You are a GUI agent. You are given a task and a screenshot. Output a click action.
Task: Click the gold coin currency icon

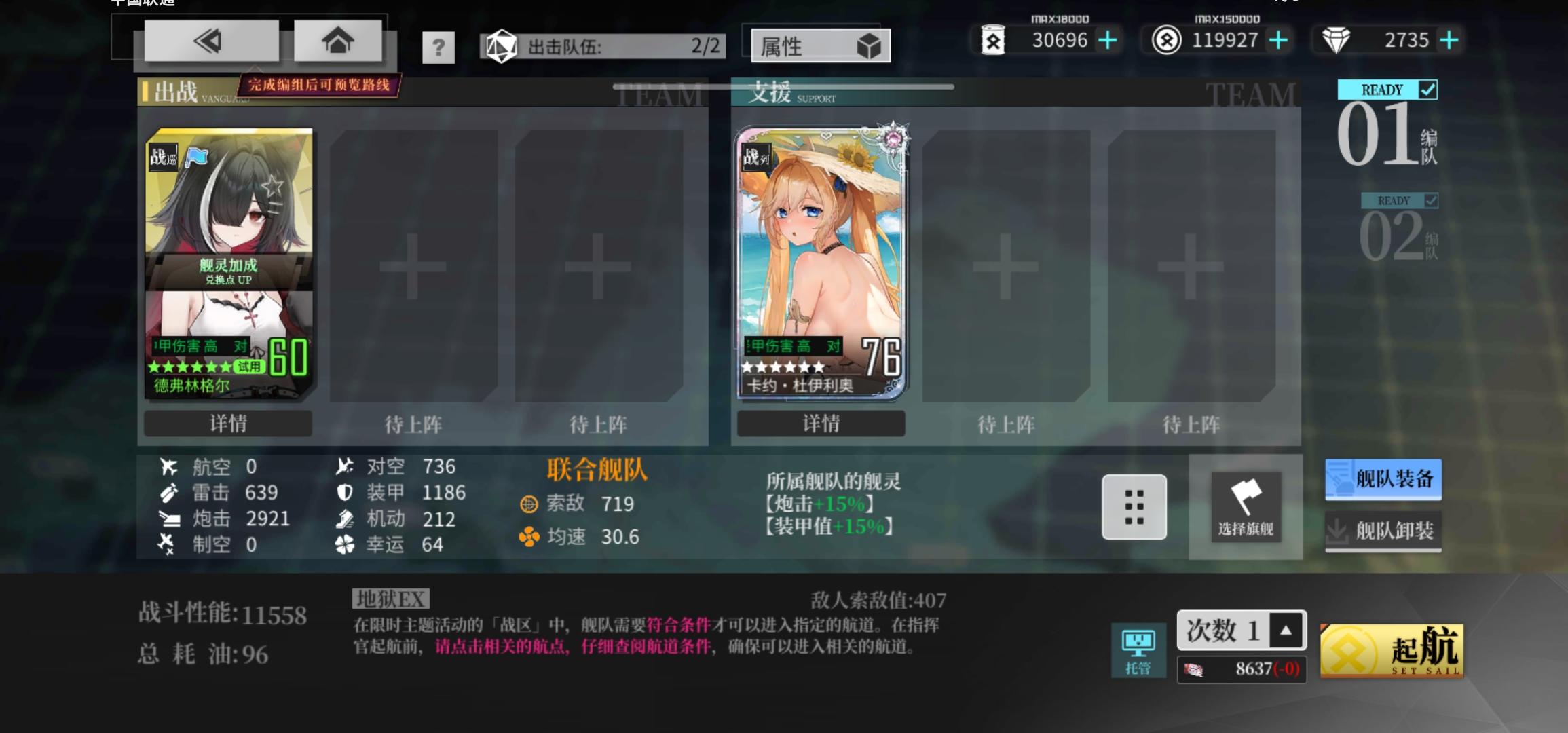click(x=1165, y=40)
